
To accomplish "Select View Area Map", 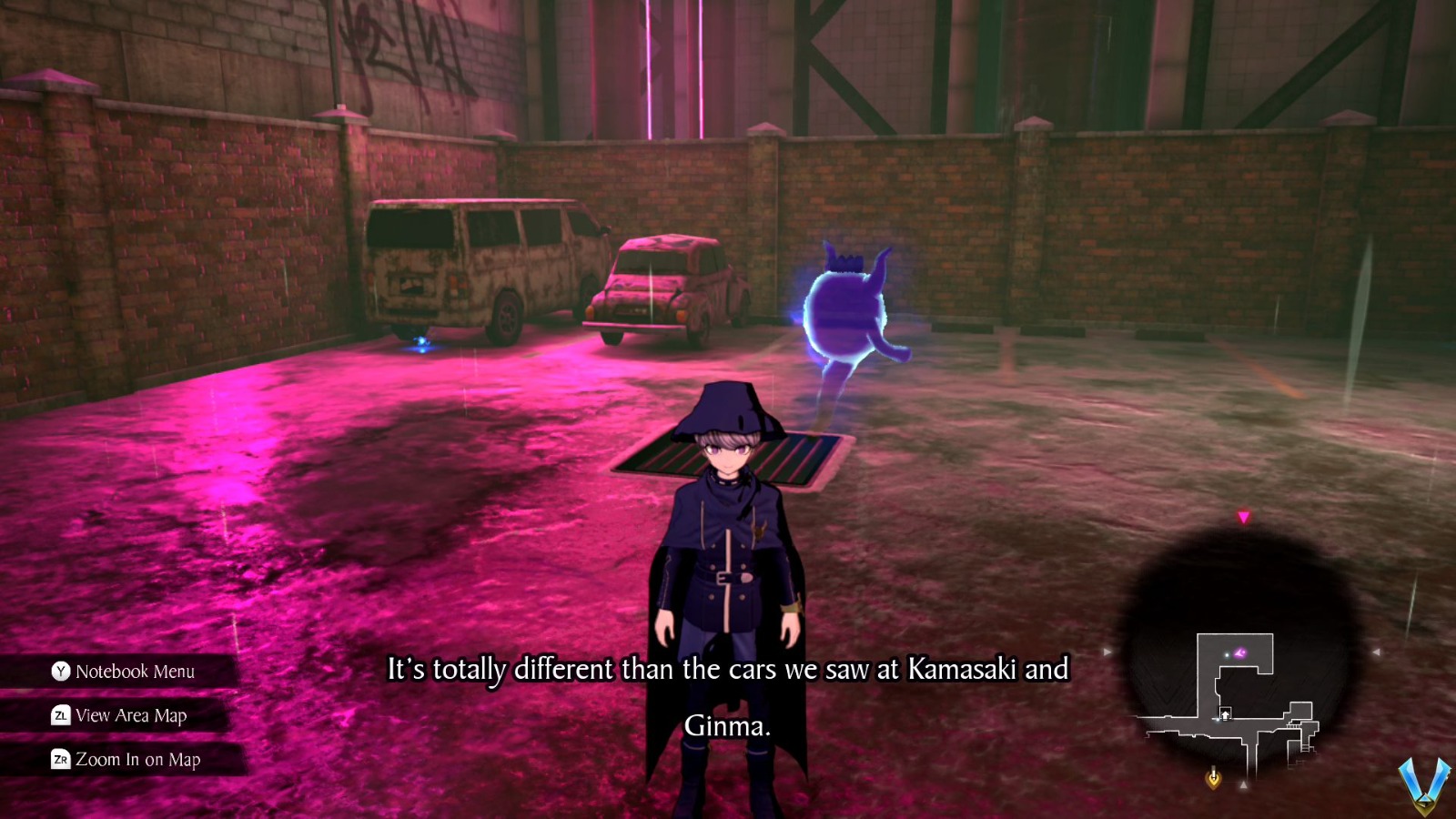I will [x=132, y=716].
